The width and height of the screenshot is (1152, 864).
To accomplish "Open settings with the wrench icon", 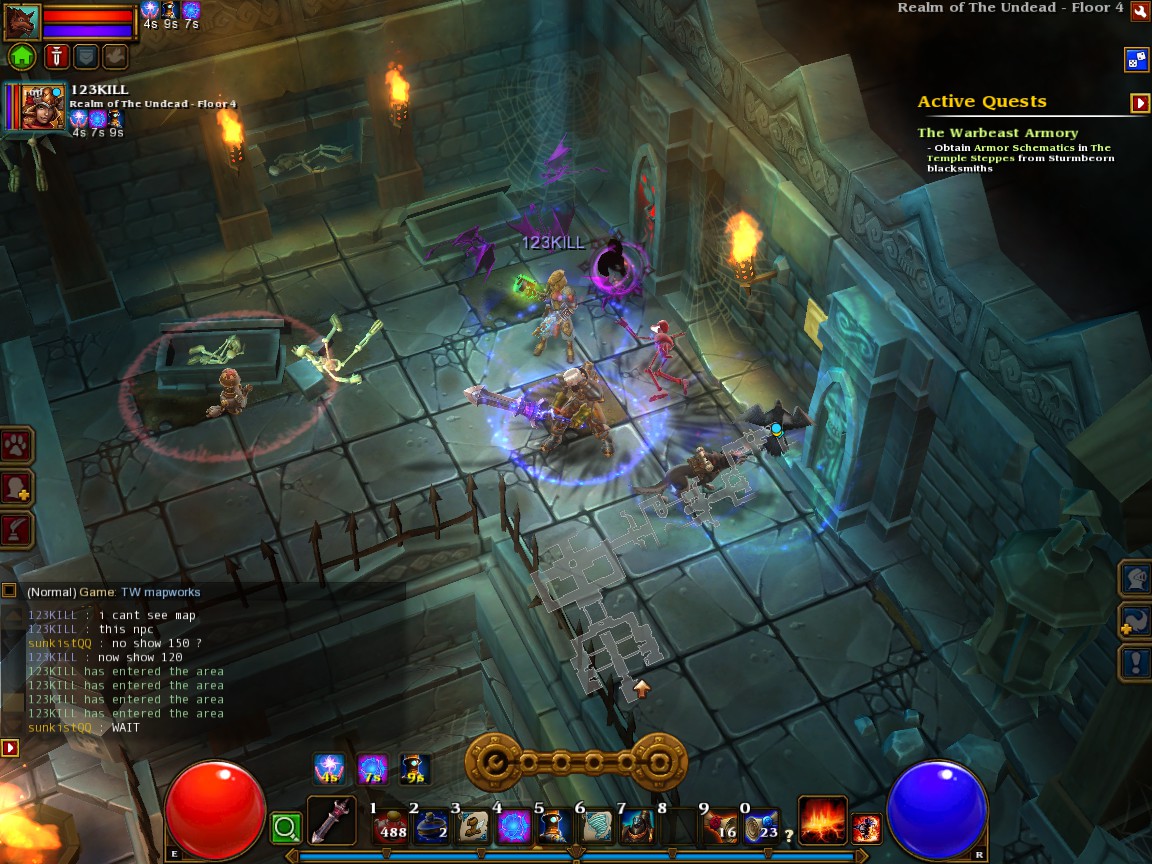I will pos(1140,9).
